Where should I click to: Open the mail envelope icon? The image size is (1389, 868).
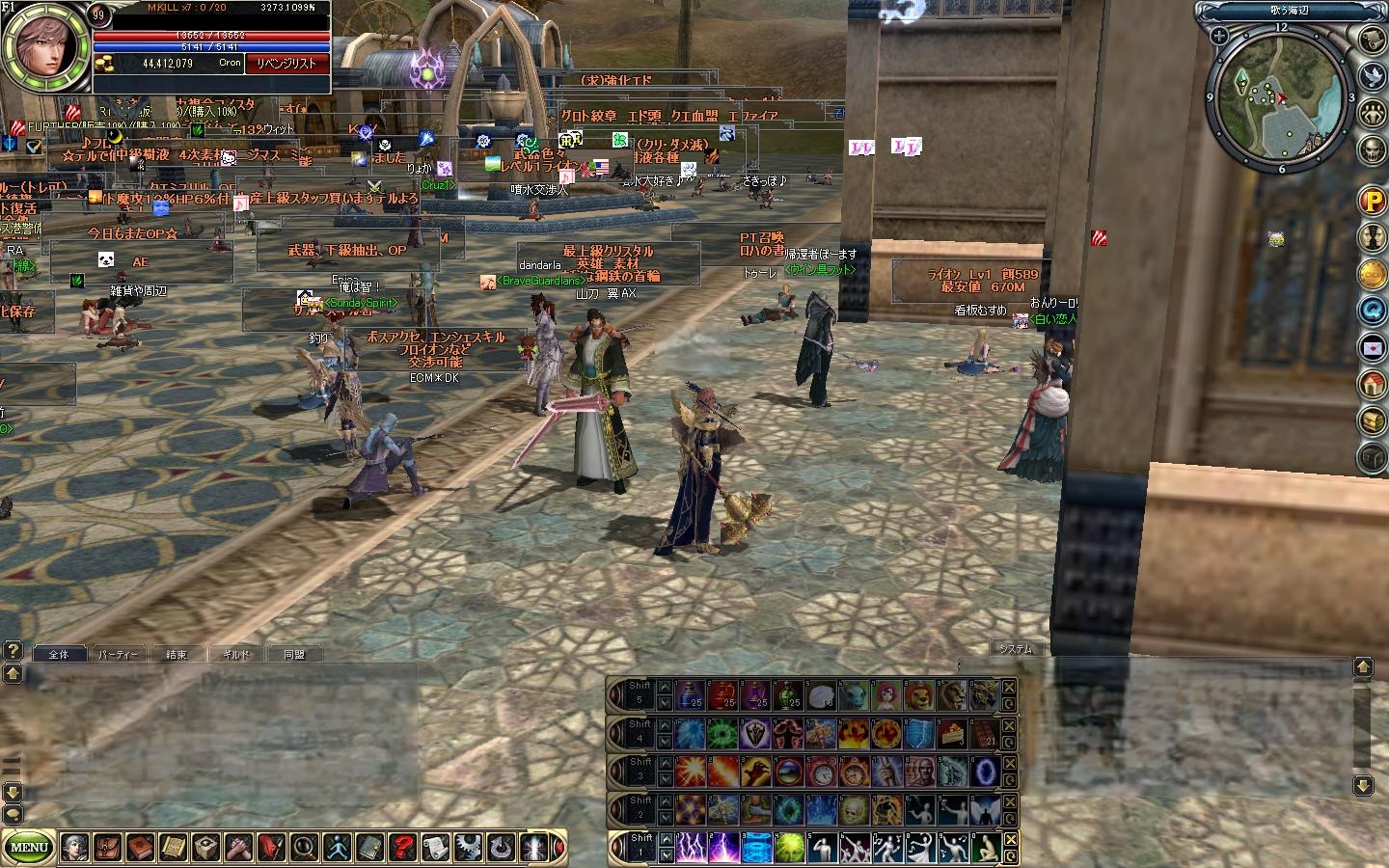(x=1373, y=347)
